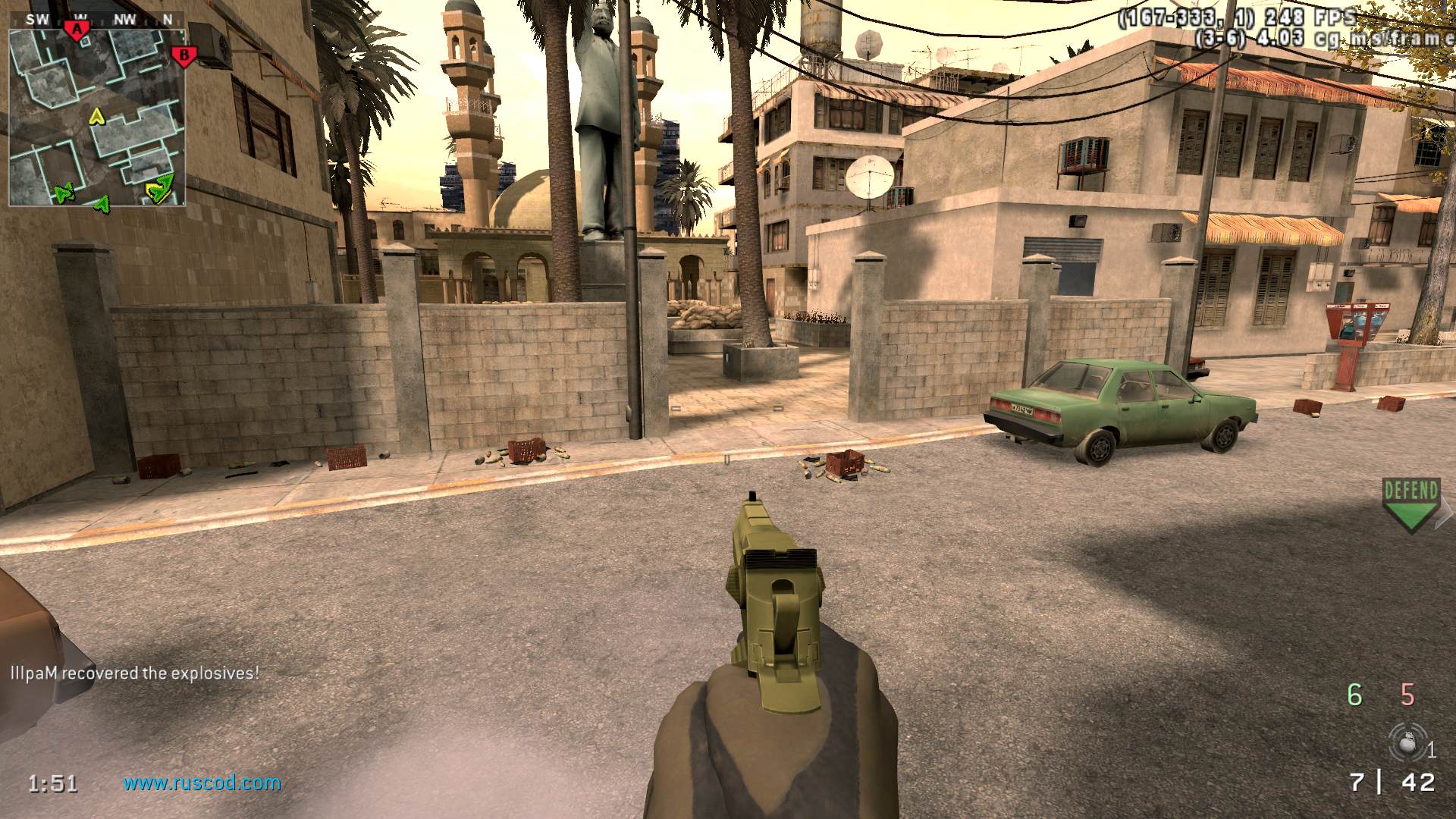Select the B bombsite marker on the minimap
Screen dimensions: 1456x819
point(184,55)
